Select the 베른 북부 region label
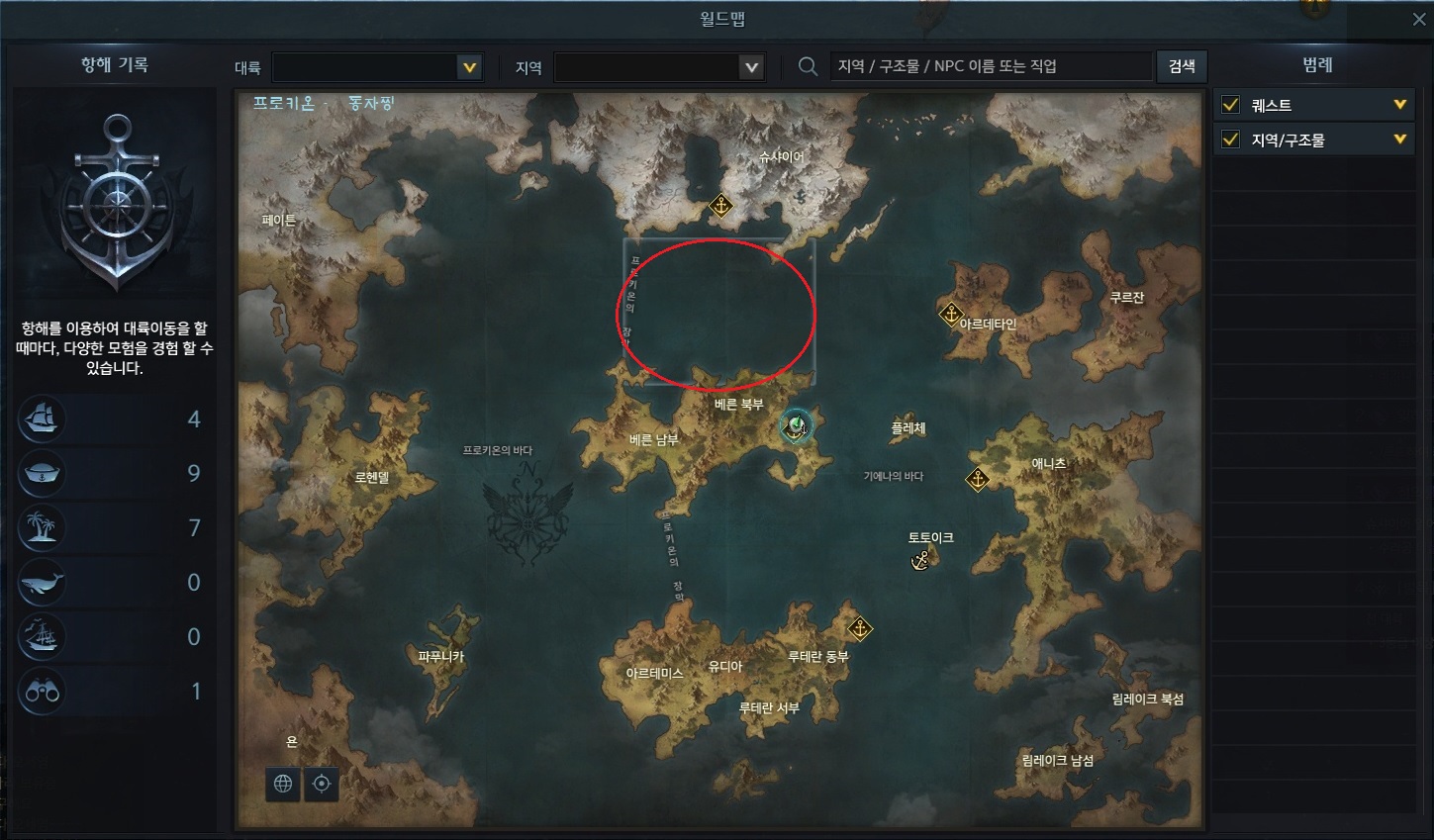This screenshot has height=840, width=1434. [x=738, y=405]
